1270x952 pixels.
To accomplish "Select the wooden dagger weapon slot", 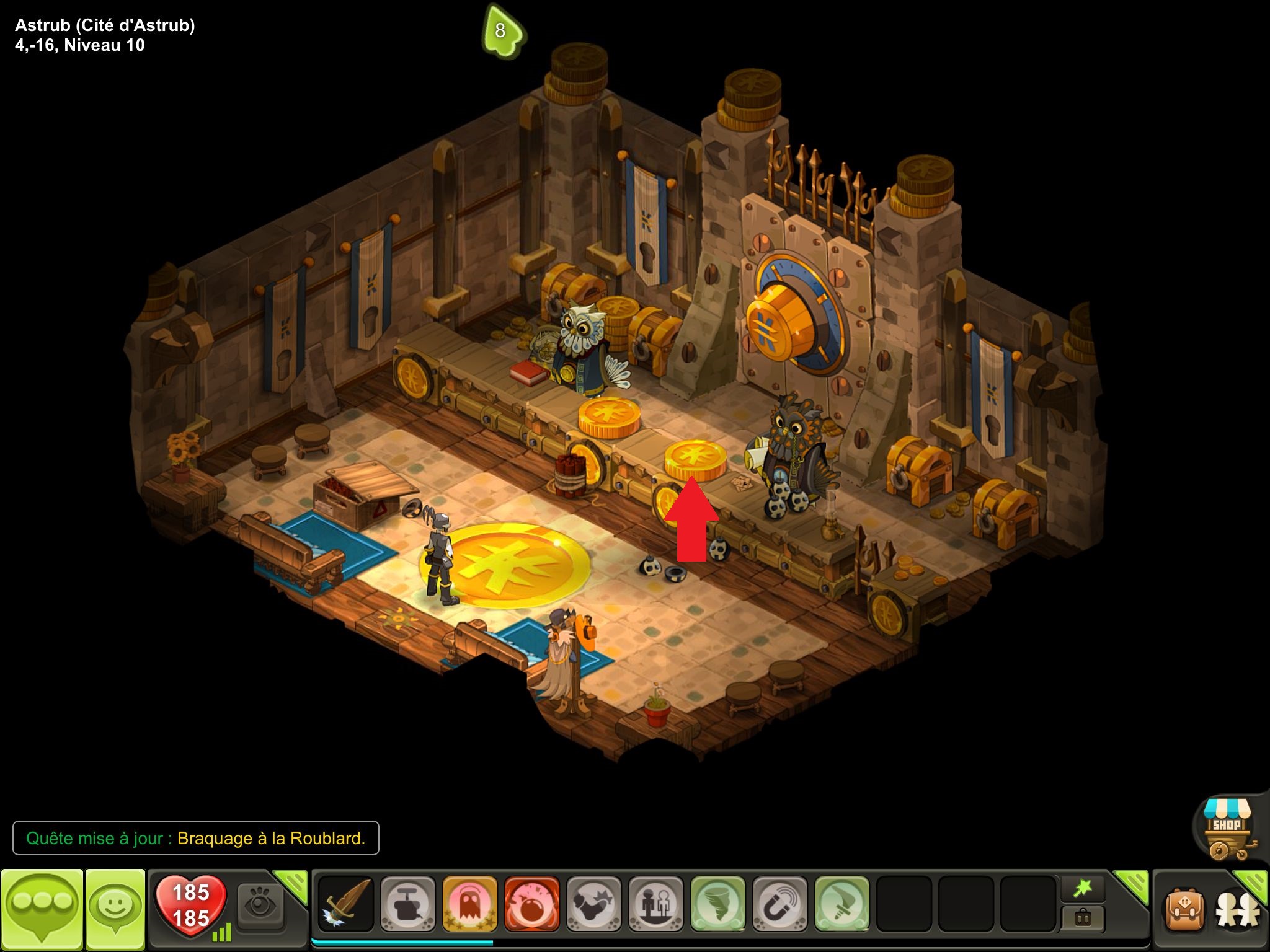I will click(x=346, y=904).
